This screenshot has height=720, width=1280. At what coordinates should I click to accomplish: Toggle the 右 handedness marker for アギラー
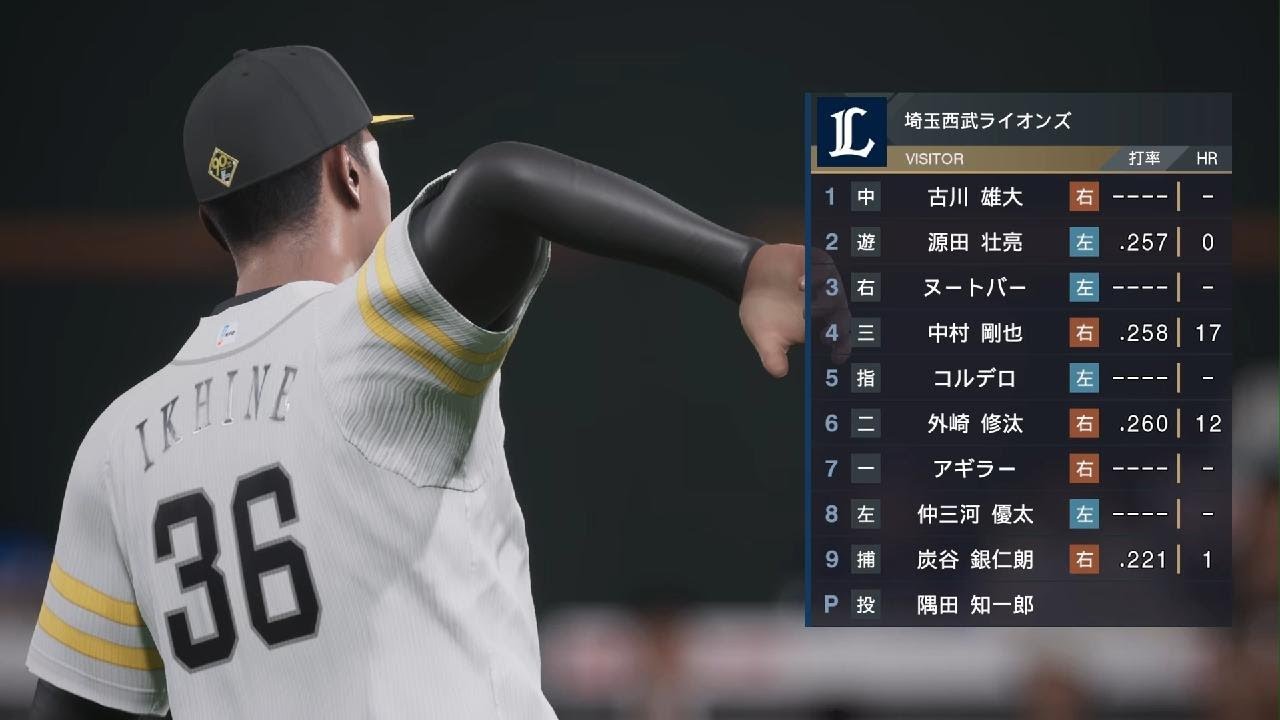pos(1087,469)
